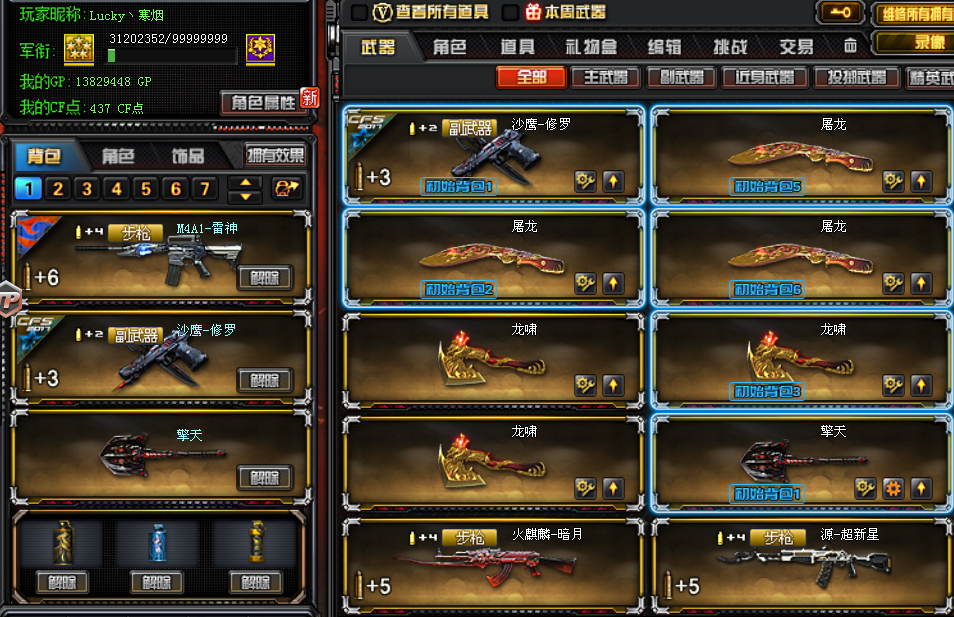The image size is (954, 617).
Task: Select the 火麒麟-暗月 rifle card
Action: click(494, 566)
